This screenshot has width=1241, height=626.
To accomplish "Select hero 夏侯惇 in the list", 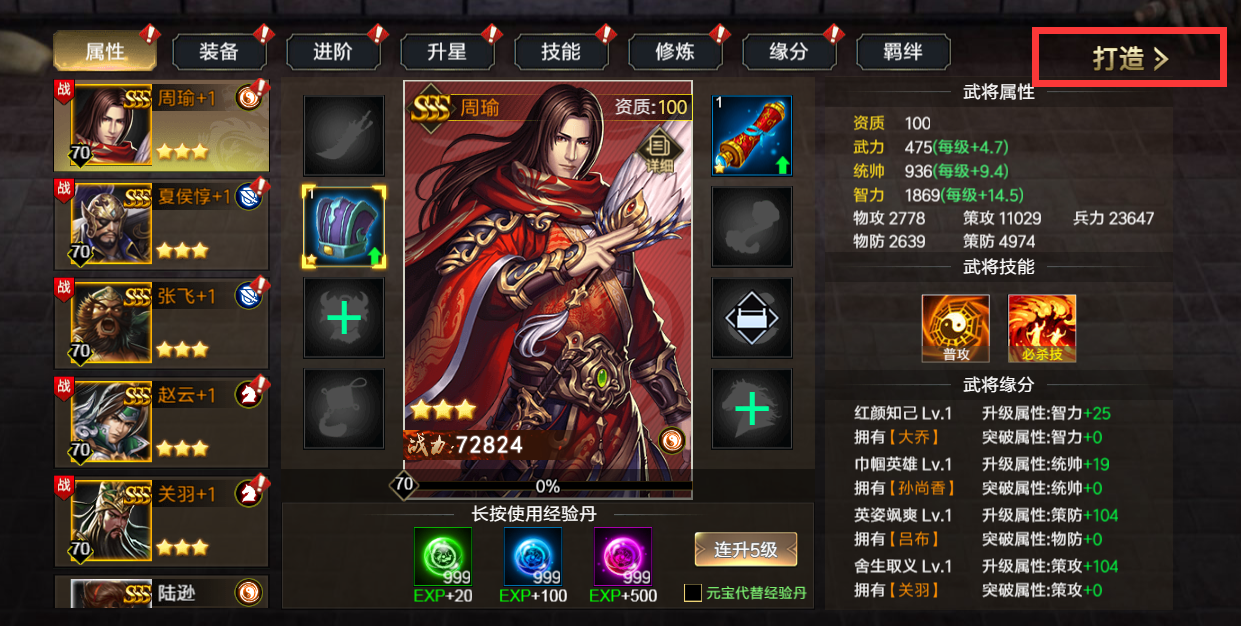I will point(160,226).
